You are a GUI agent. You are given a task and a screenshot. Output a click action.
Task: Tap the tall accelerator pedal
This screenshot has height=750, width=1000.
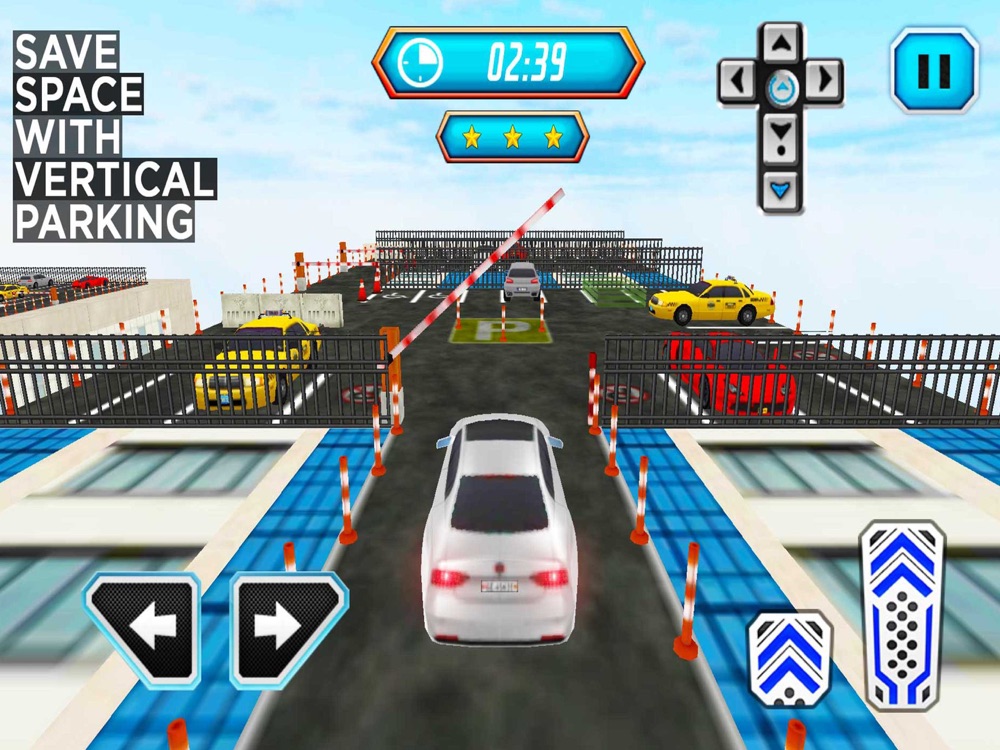click(902, 613)
